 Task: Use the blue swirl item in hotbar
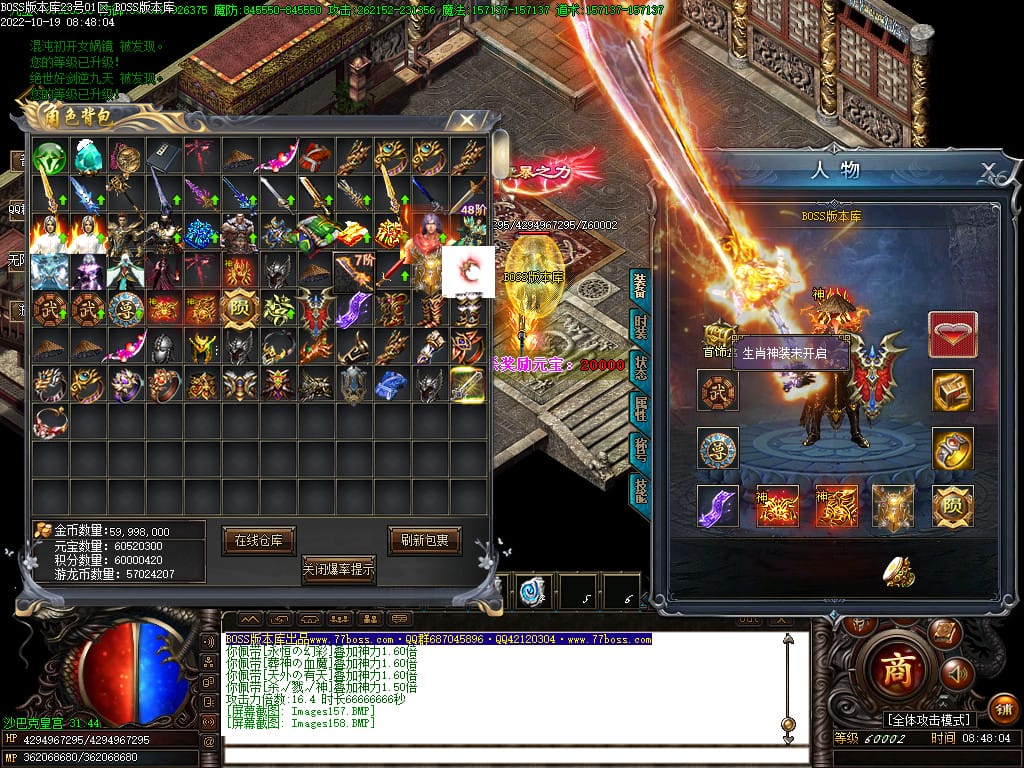tap(529, 592)
